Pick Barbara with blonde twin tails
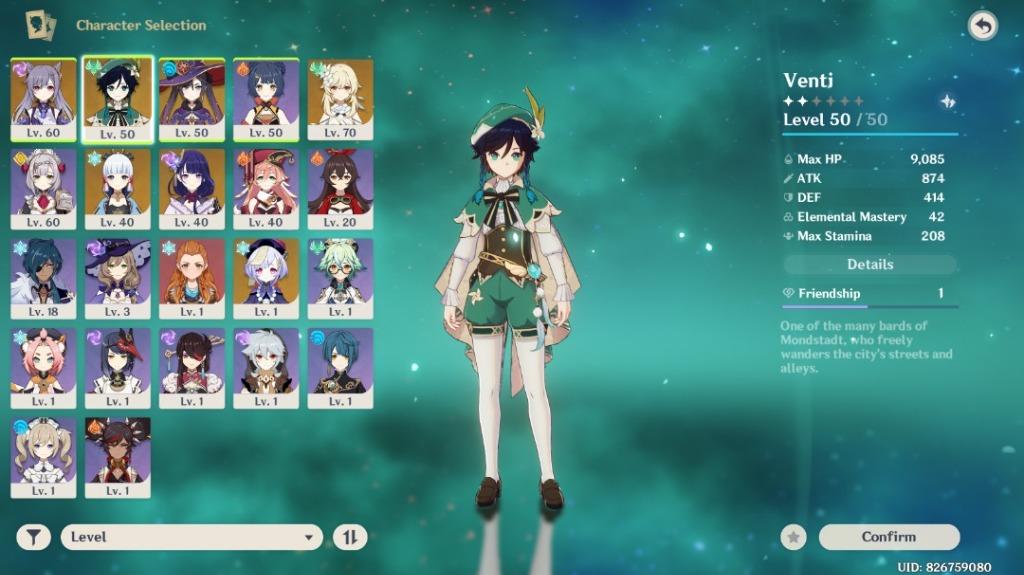 pyautogui.click(x=44, y=454)
